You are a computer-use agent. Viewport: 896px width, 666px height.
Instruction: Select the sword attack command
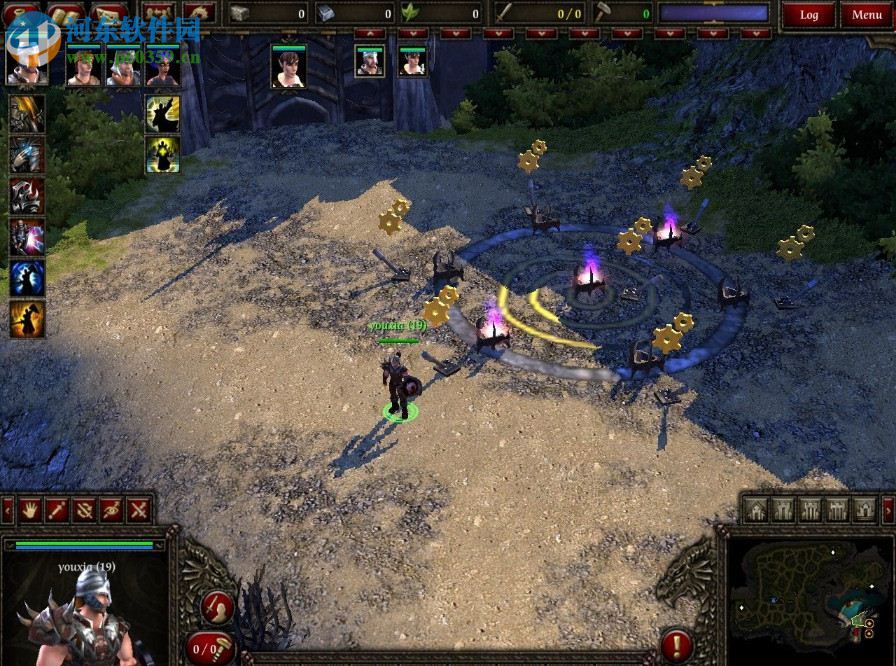56,510
